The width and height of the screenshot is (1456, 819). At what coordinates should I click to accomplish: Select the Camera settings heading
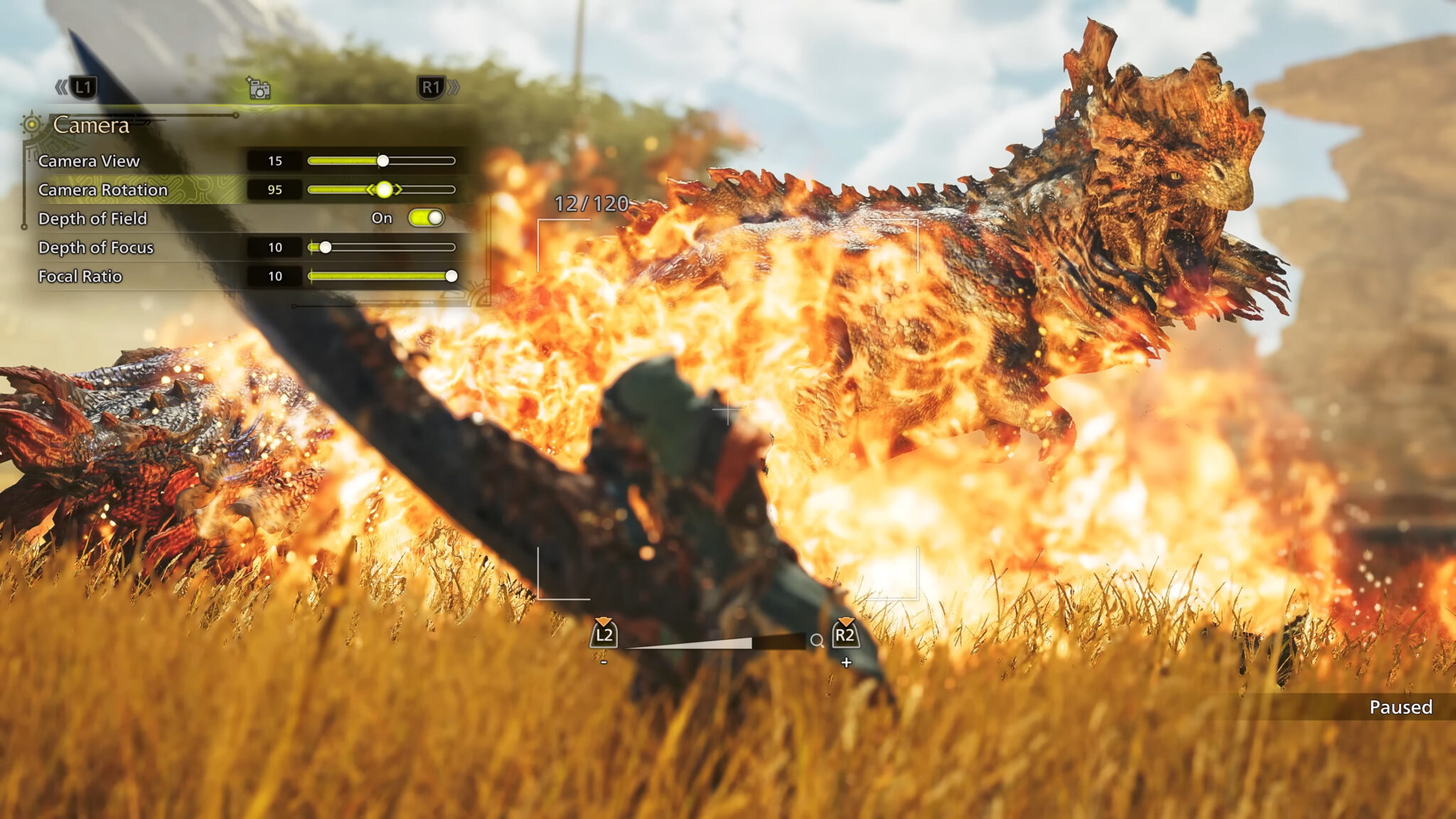click(91, 125)
